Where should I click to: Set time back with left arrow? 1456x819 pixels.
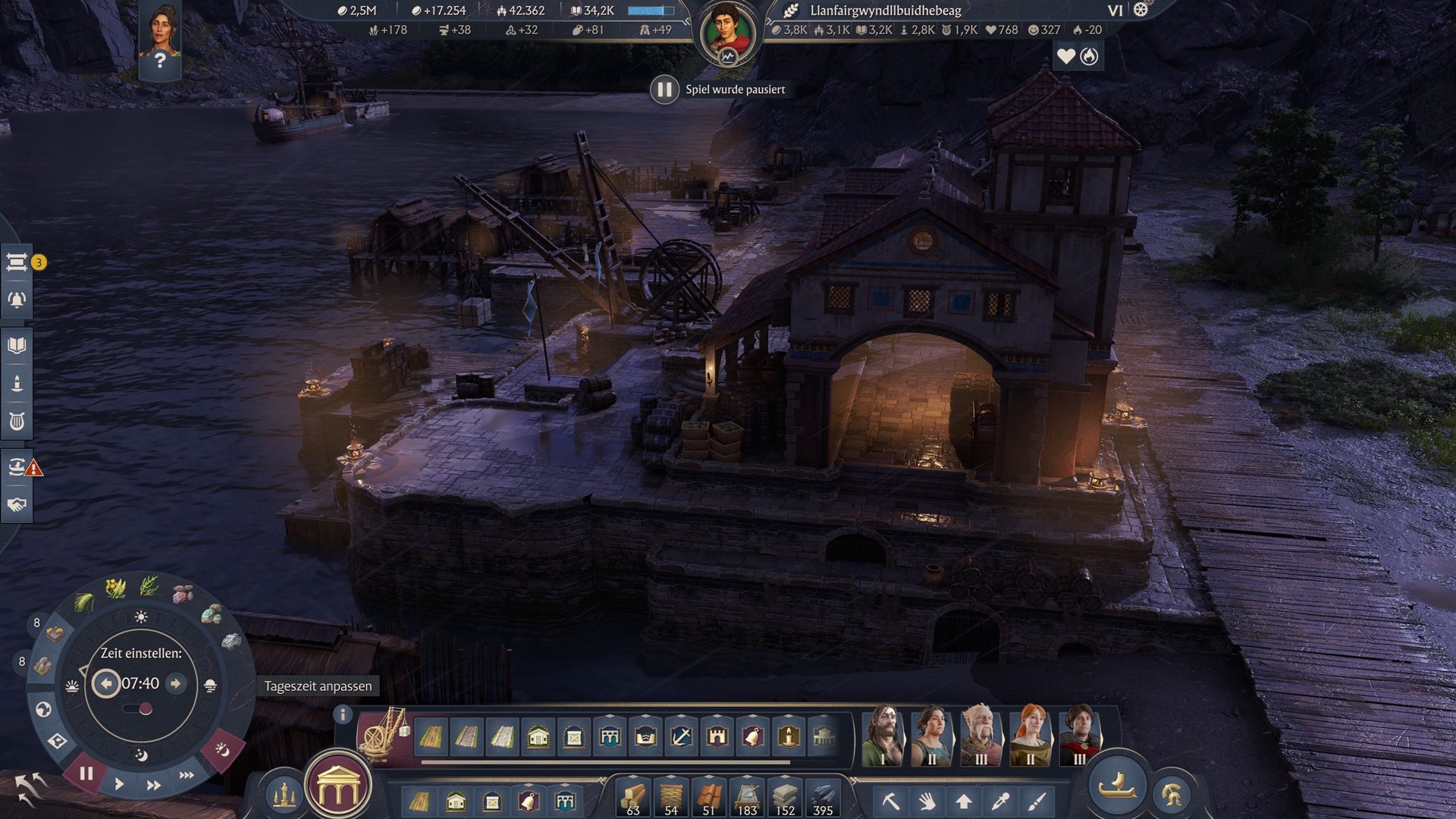(x=106, y=683)
